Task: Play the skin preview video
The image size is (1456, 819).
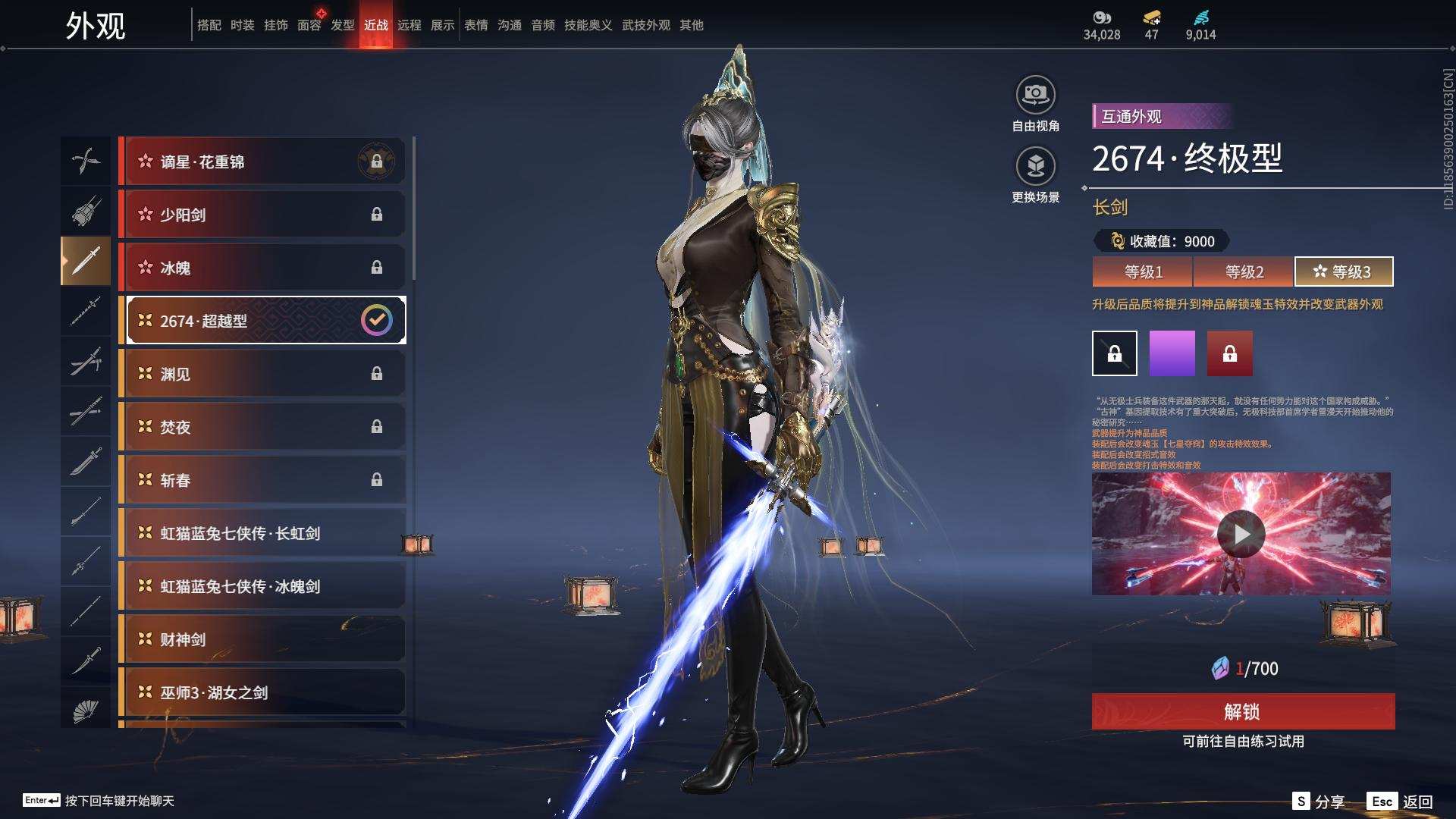Action: point(1241,534)
